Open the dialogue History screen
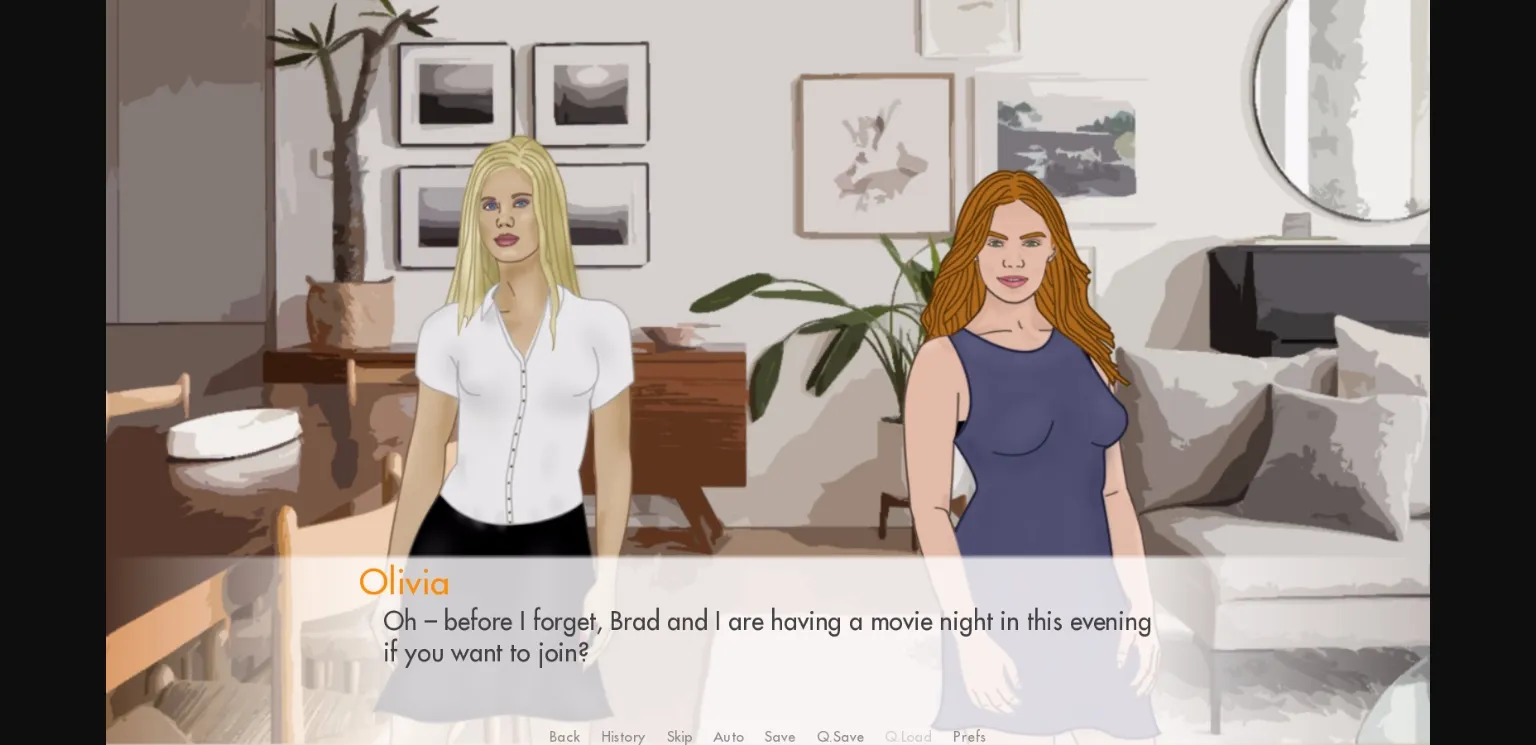Screen dimensions: 1536x745 coord(622,737)
